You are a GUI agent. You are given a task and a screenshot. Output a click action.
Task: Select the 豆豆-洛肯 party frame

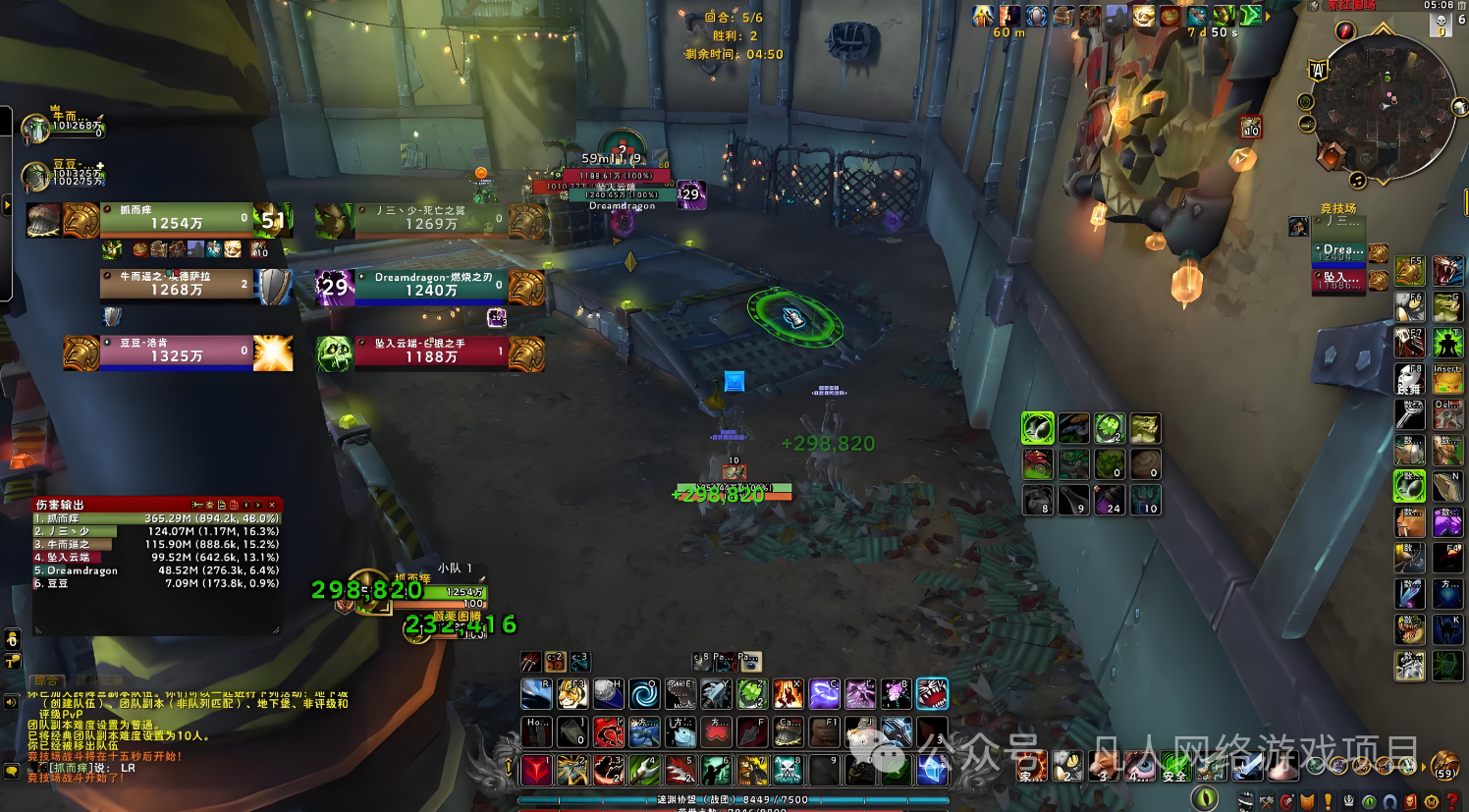(177, 352)
